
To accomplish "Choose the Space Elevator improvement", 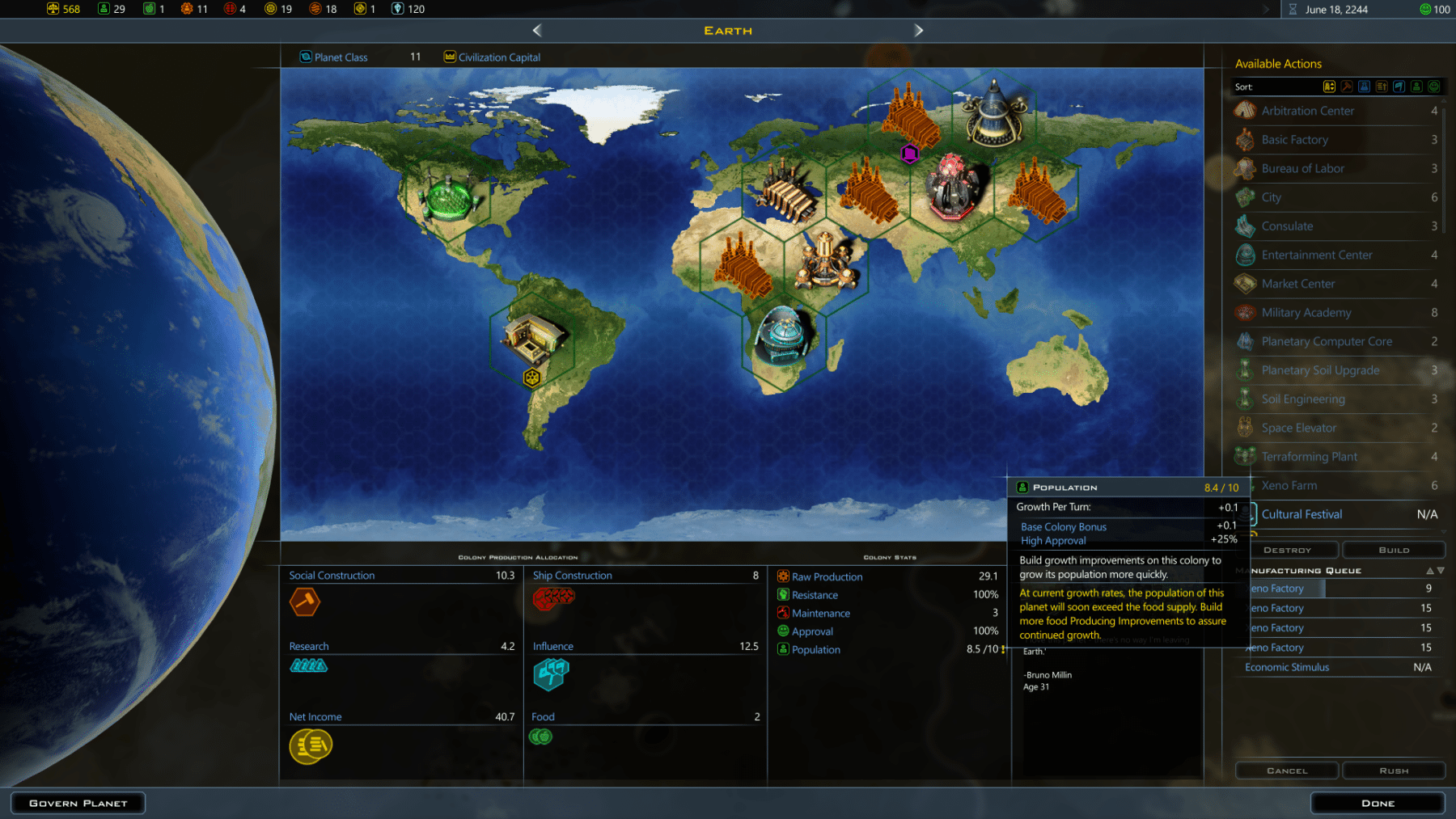I will click(1298, 428).
